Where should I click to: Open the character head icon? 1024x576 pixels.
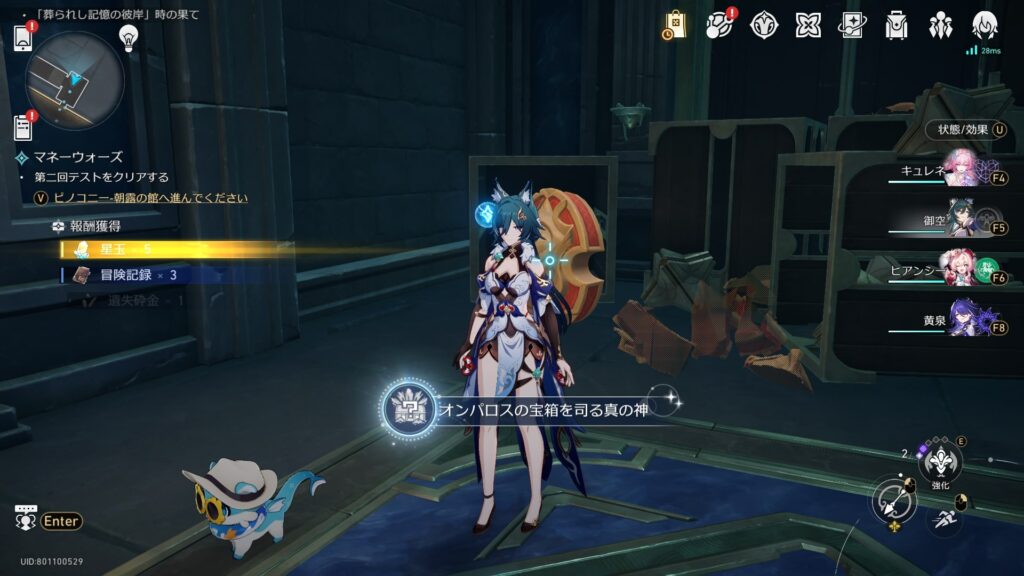tap(985, 25)
